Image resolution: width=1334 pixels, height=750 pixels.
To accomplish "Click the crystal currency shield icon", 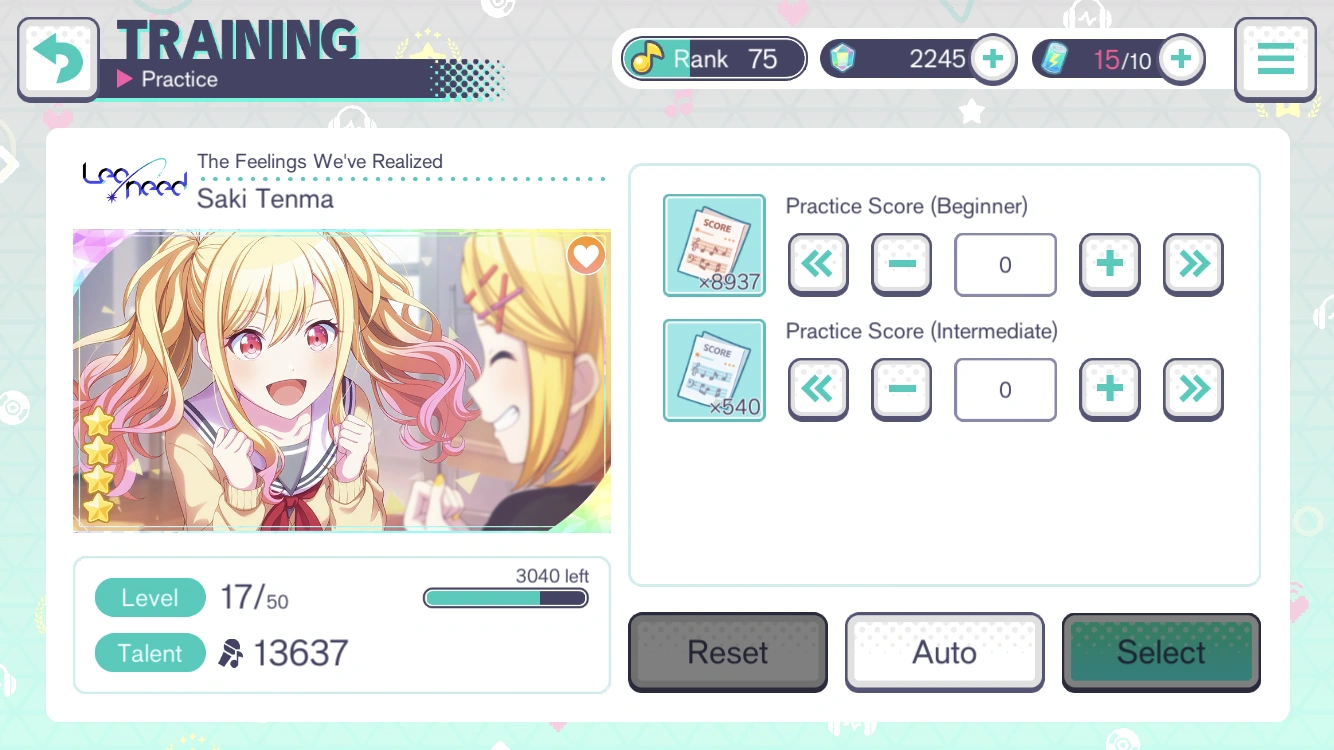I will [x=843, y=58].
